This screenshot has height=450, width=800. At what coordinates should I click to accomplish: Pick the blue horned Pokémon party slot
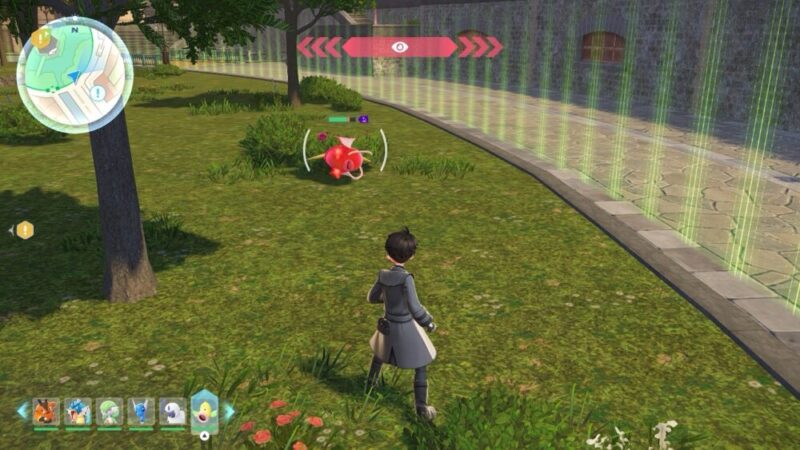(x=141, y=411)
